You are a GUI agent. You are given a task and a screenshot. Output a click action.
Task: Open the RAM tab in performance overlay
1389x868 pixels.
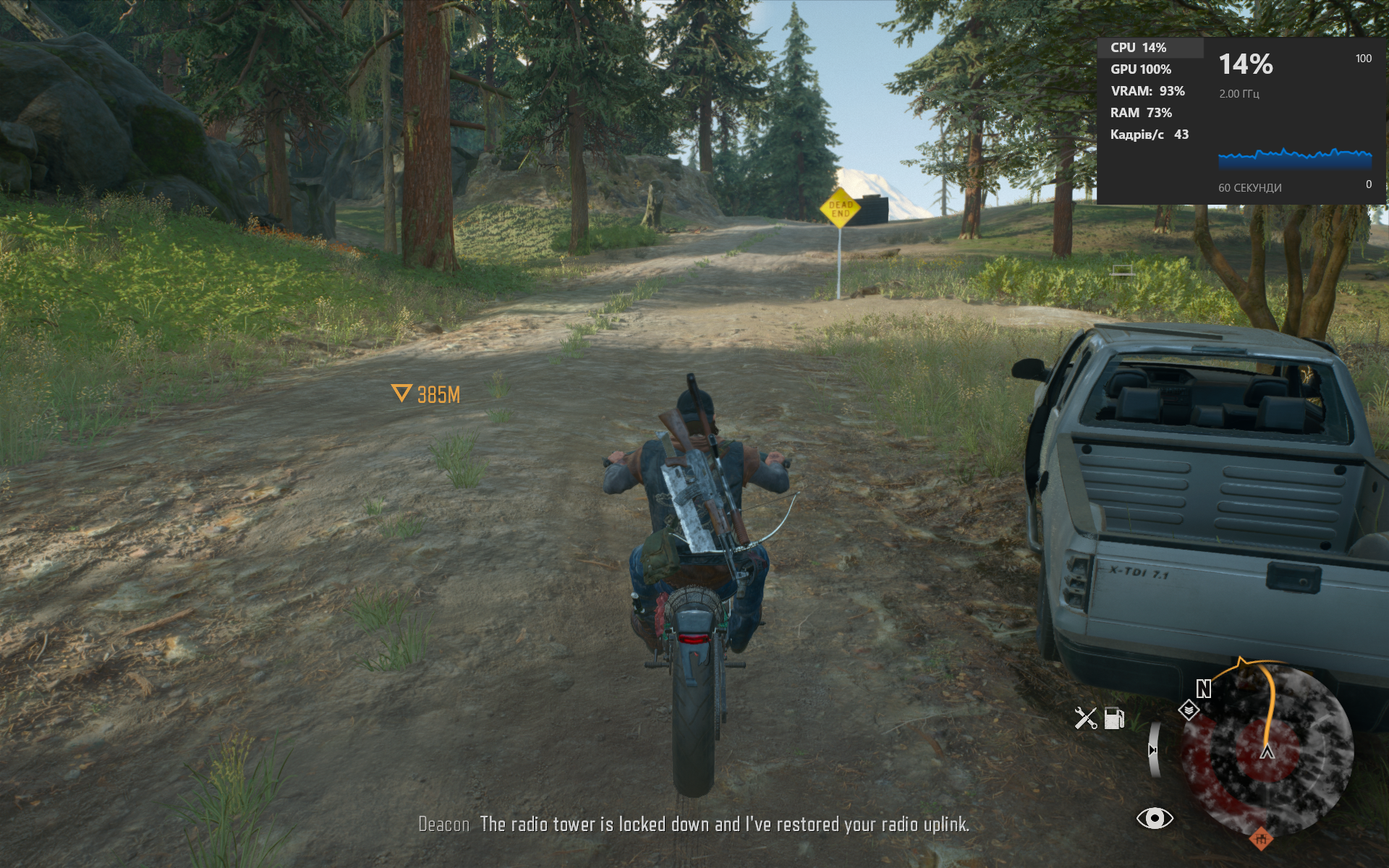[x=1140, y=113]
